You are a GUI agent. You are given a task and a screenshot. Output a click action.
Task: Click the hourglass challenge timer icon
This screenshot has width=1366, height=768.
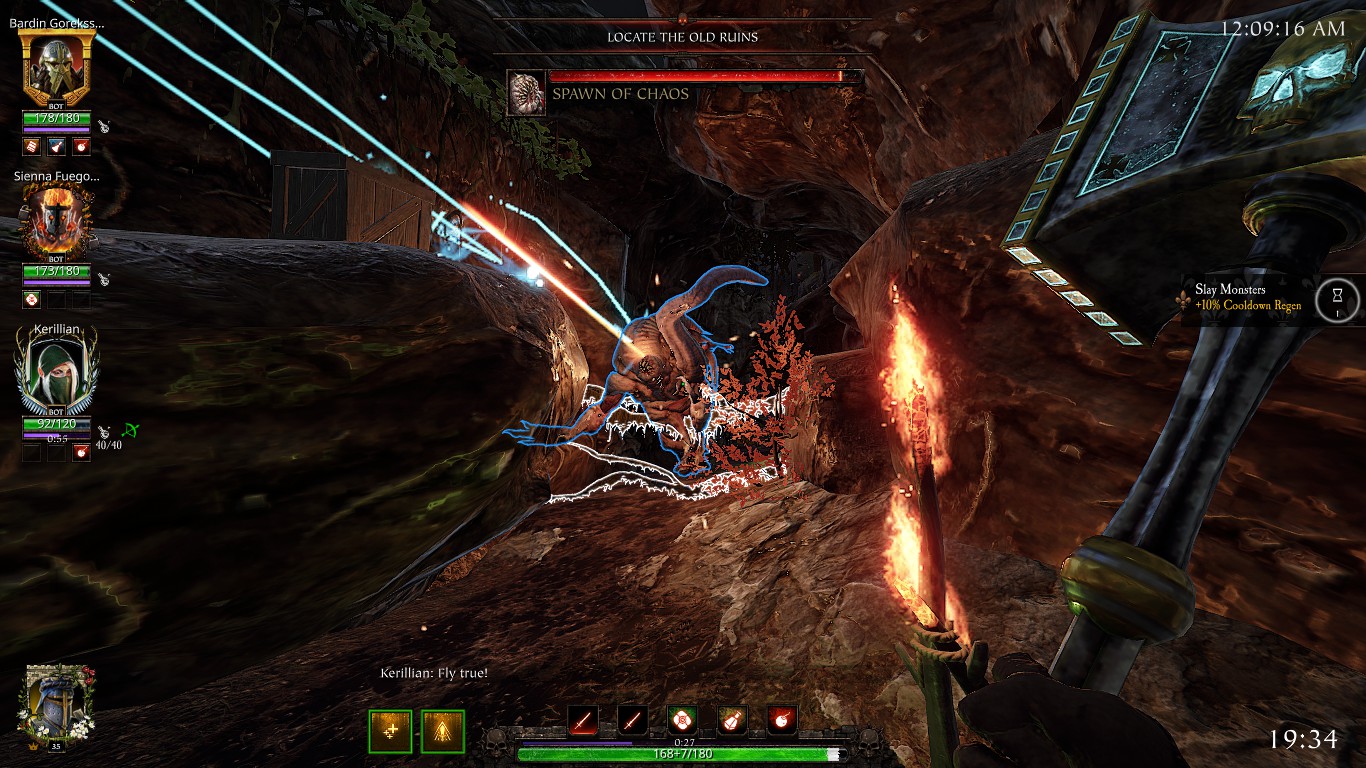[1337, 298]
